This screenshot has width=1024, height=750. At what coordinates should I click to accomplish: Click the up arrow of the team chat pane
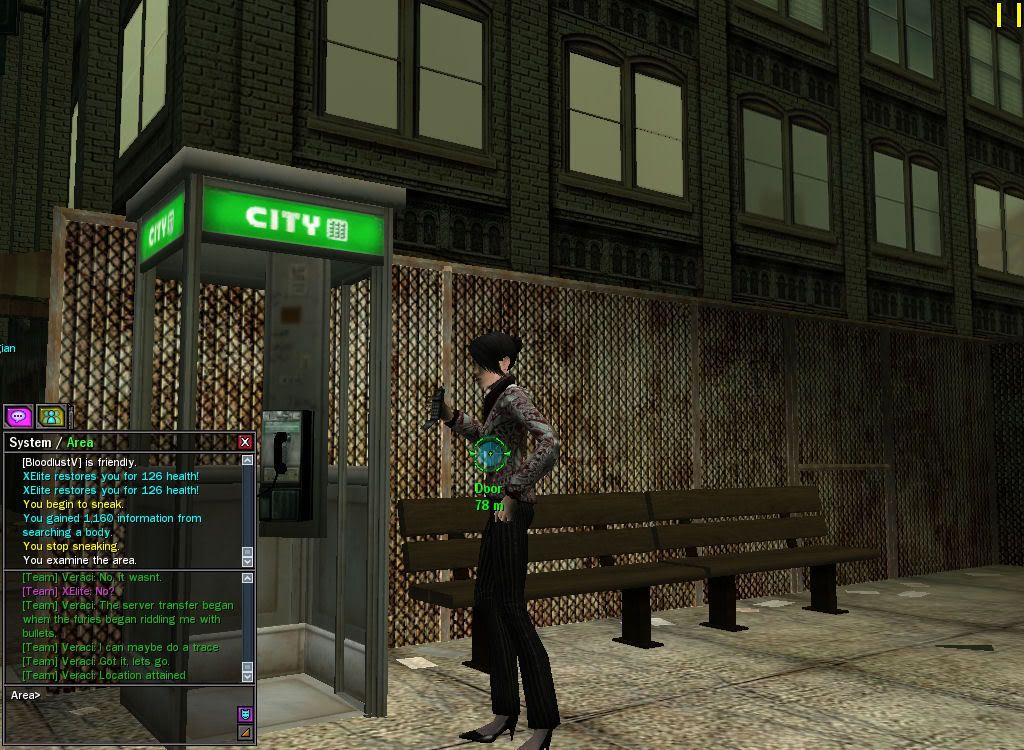coord(248,578)
